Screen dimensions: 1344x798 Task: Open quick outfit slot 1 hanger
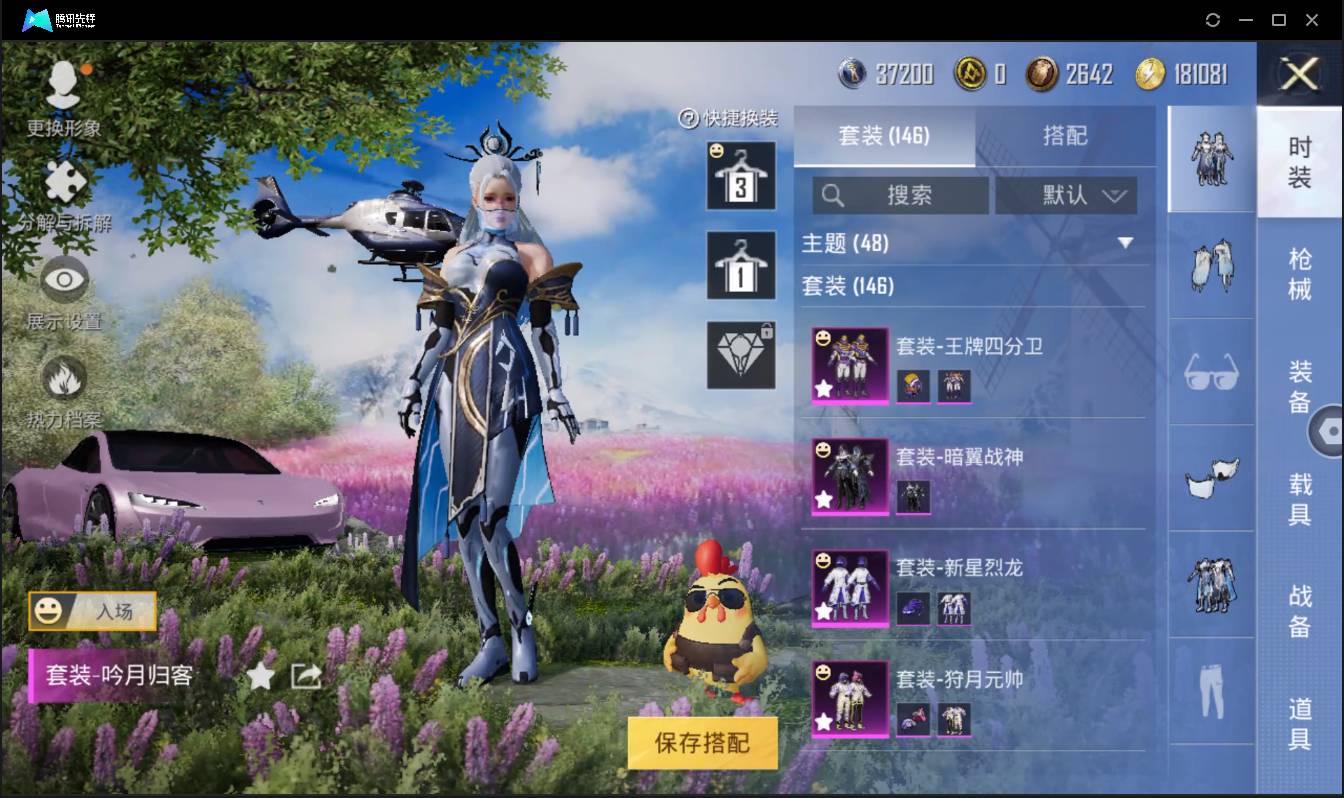tap(742, 266)
